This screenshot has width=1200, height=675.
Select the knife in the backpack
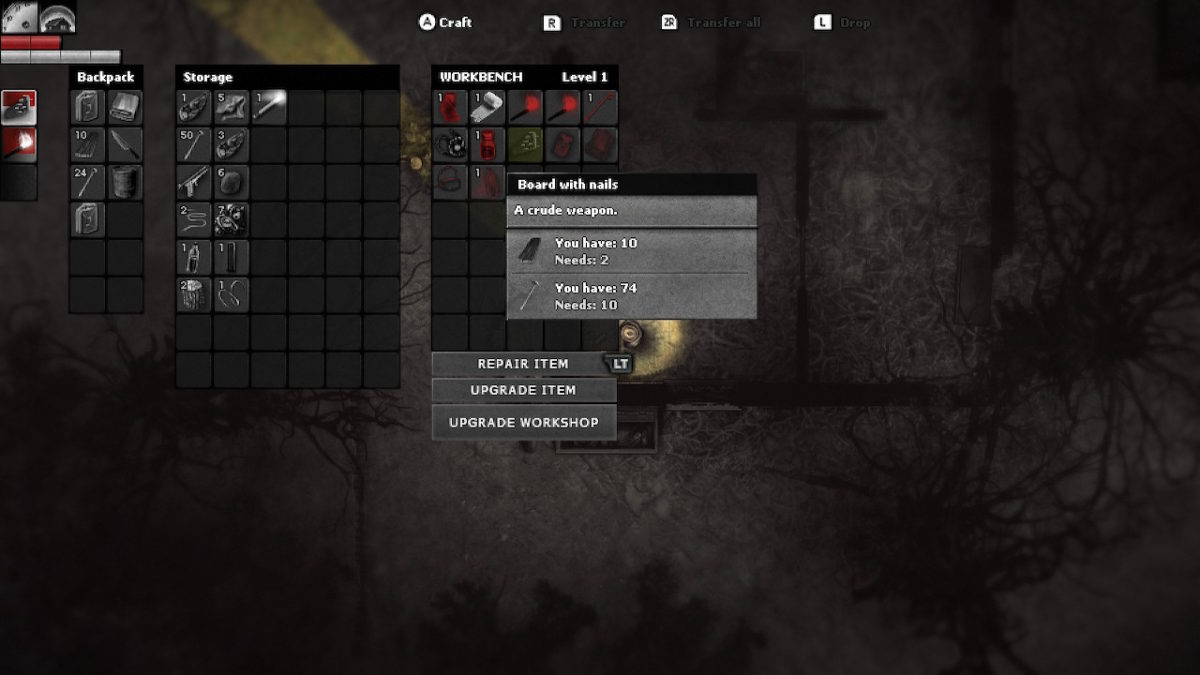(125, 145)
